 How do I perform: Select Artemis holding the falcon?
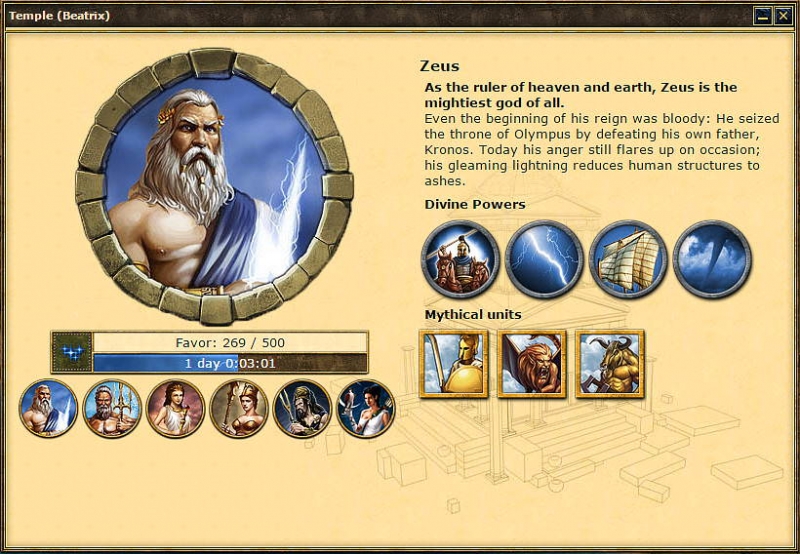pyautogui.click(x=365, y=408)
